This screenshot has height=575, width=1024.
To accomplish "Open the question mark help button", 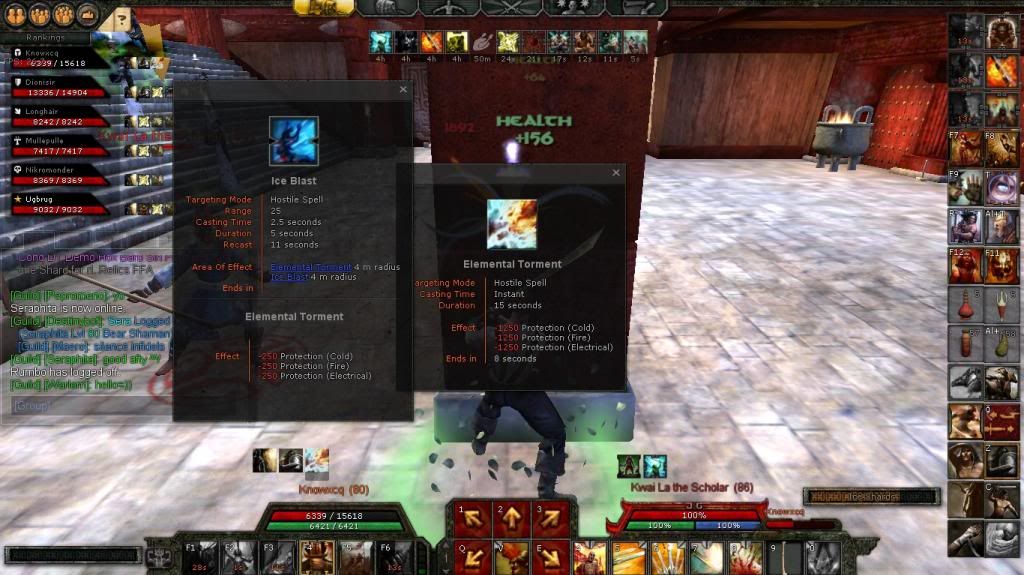I will pos(121,17).
